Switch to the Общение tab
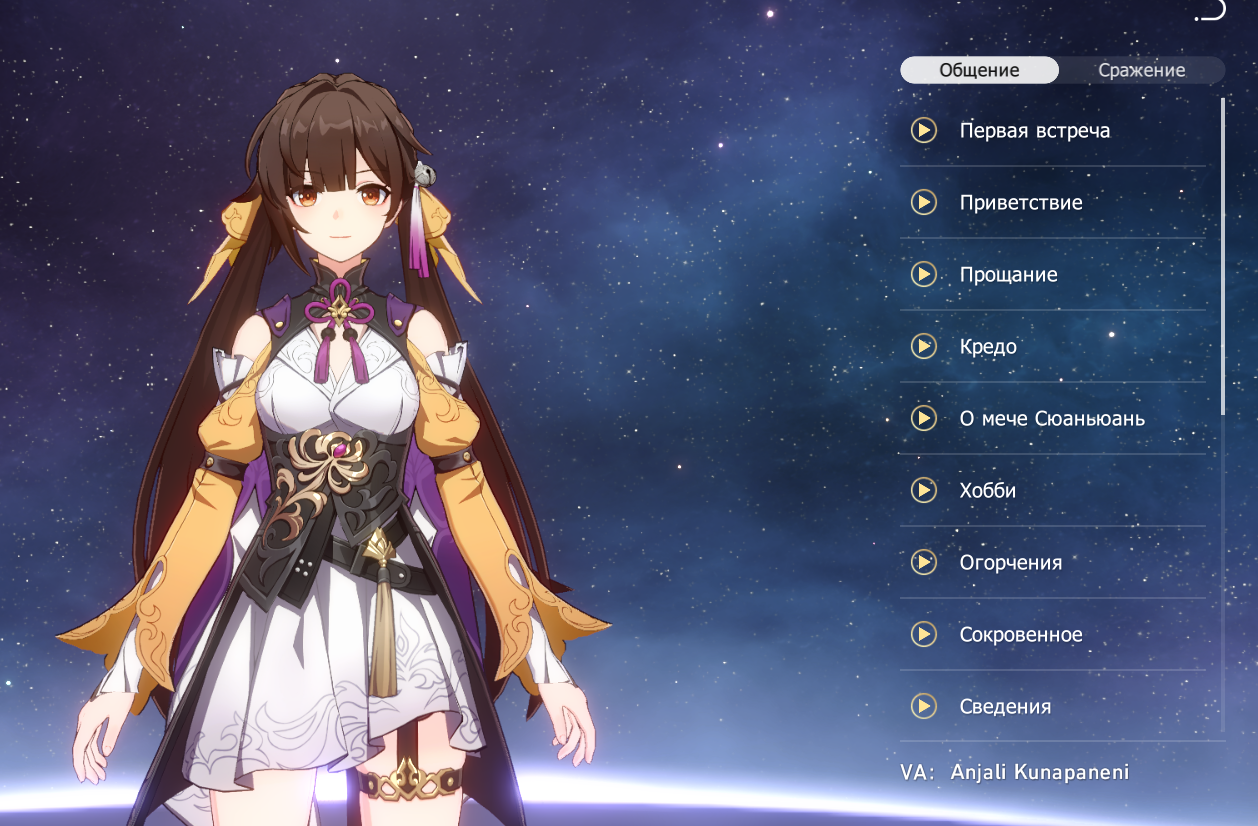 coord(979,70)
